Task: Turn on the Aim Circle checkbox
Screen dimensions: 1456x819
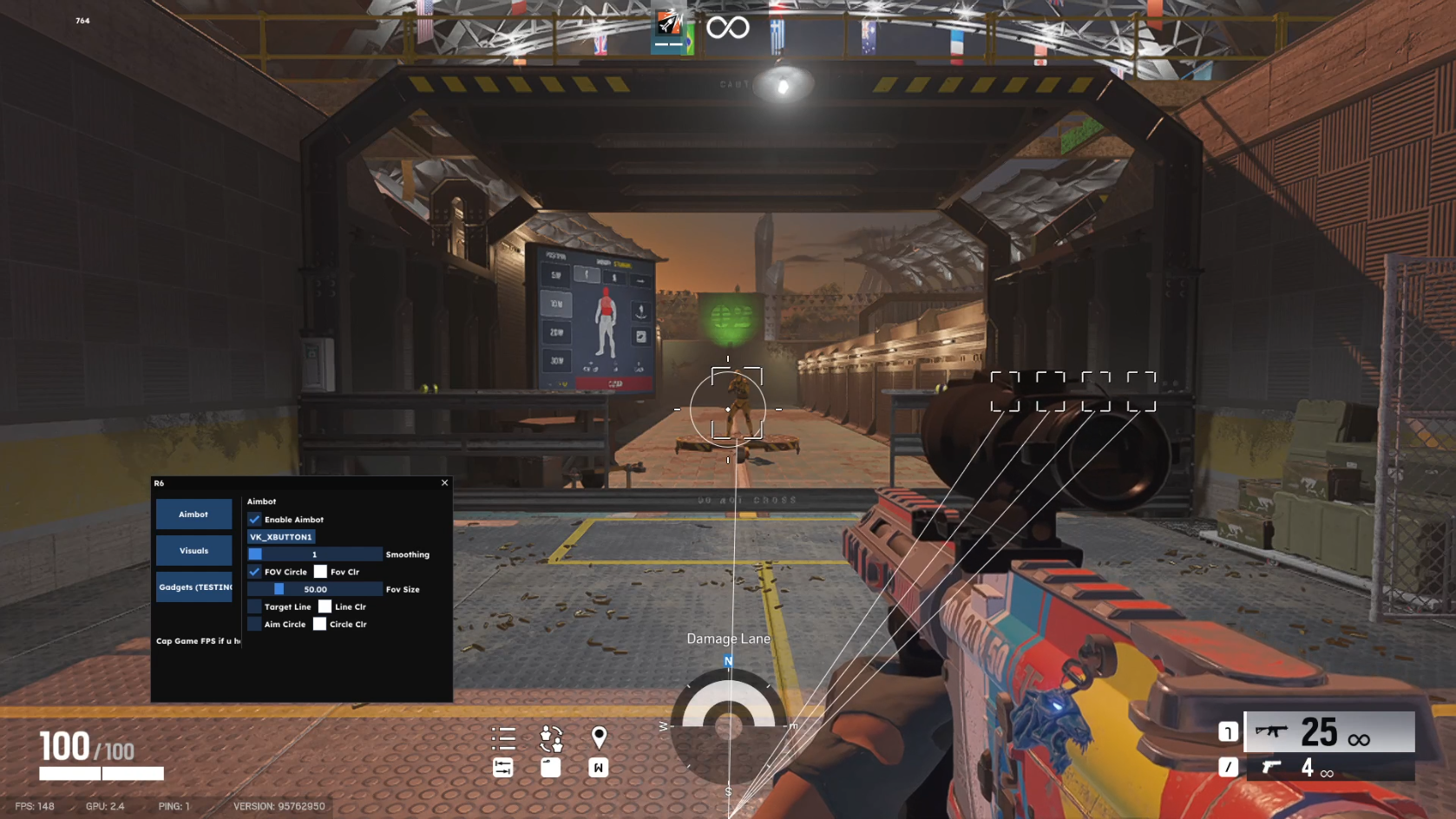Action: pyautogui.click(x=254, y=624)
